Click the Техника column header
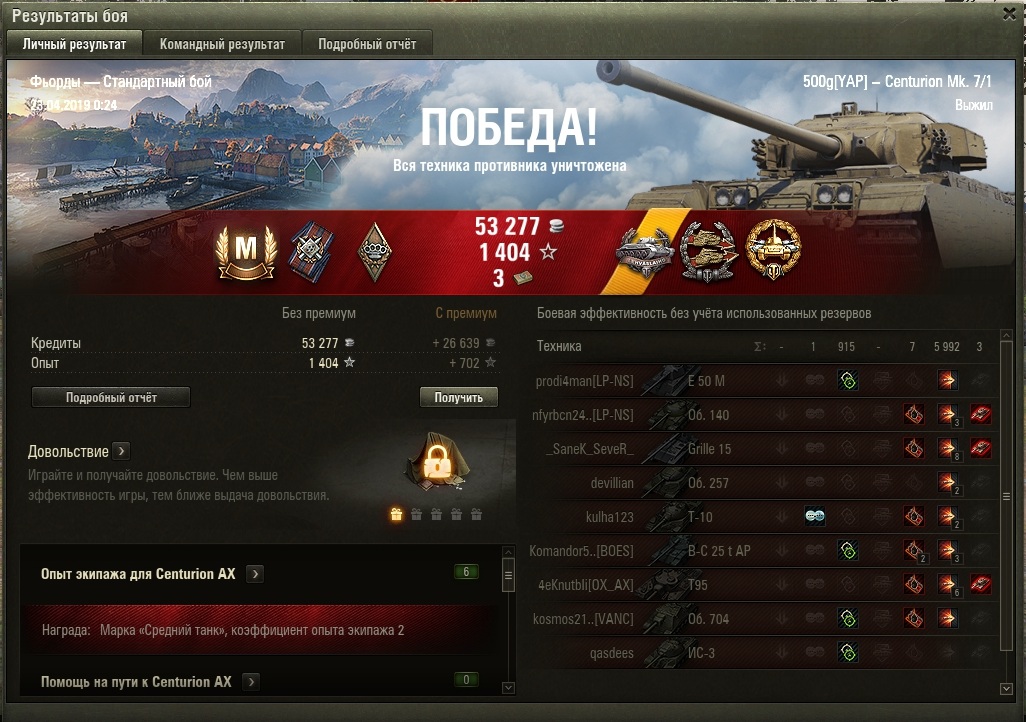The image size is (1026, 722). coord(559,346)
